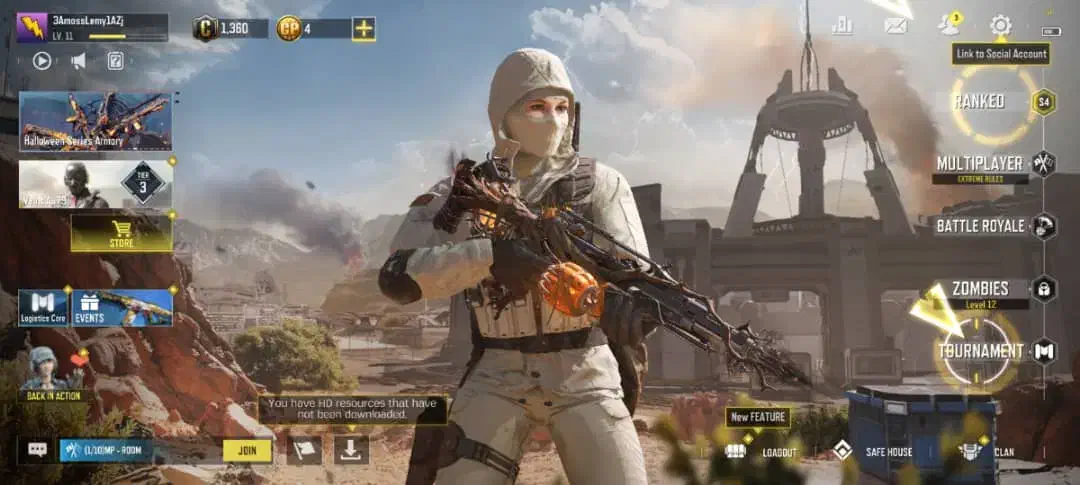Viewport: 1080px width, 485px height.
Task: View the leaderboard bars icon
Action: [842, 26]
